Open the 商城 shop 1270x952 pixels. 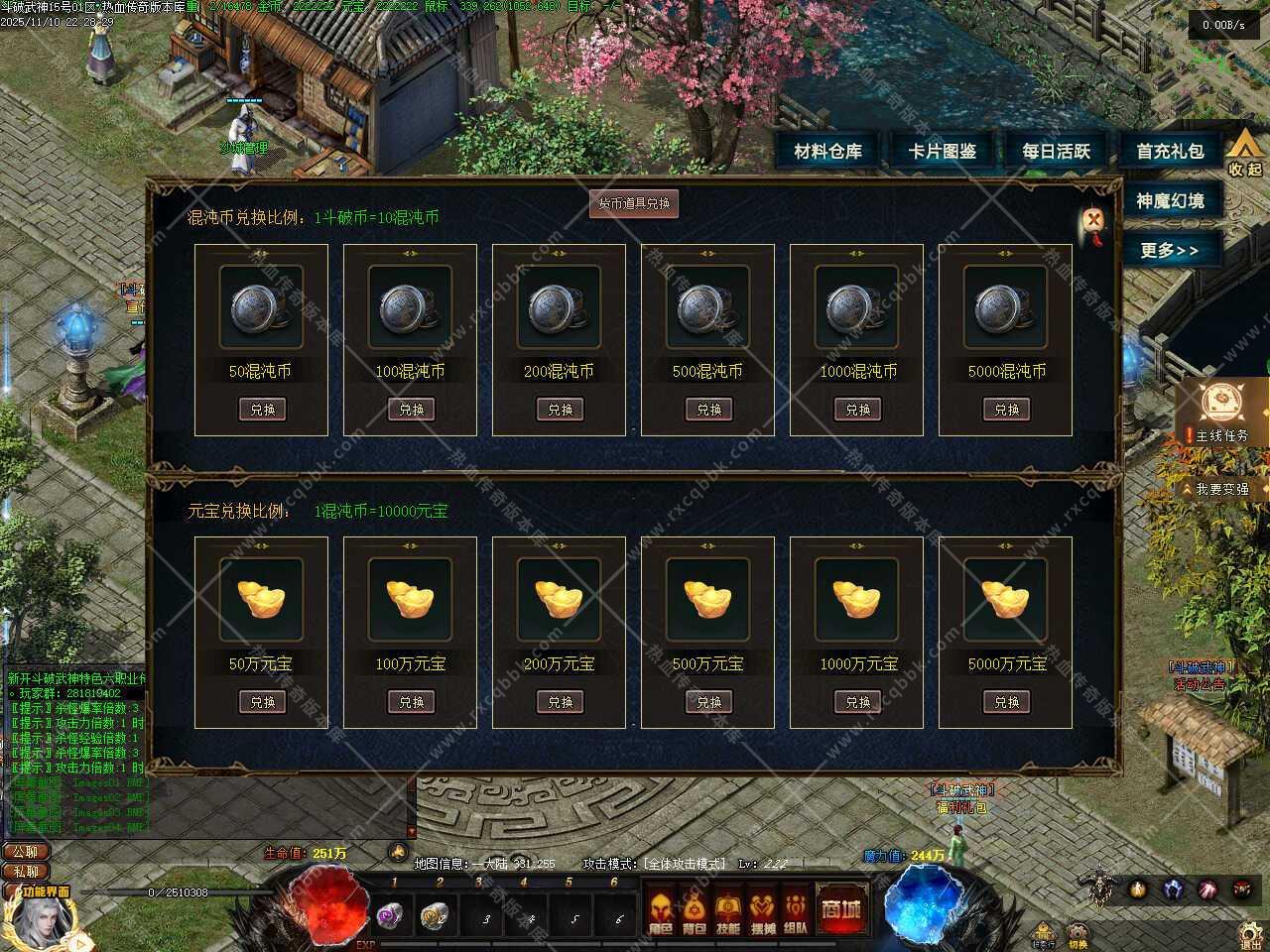point(840,907)
